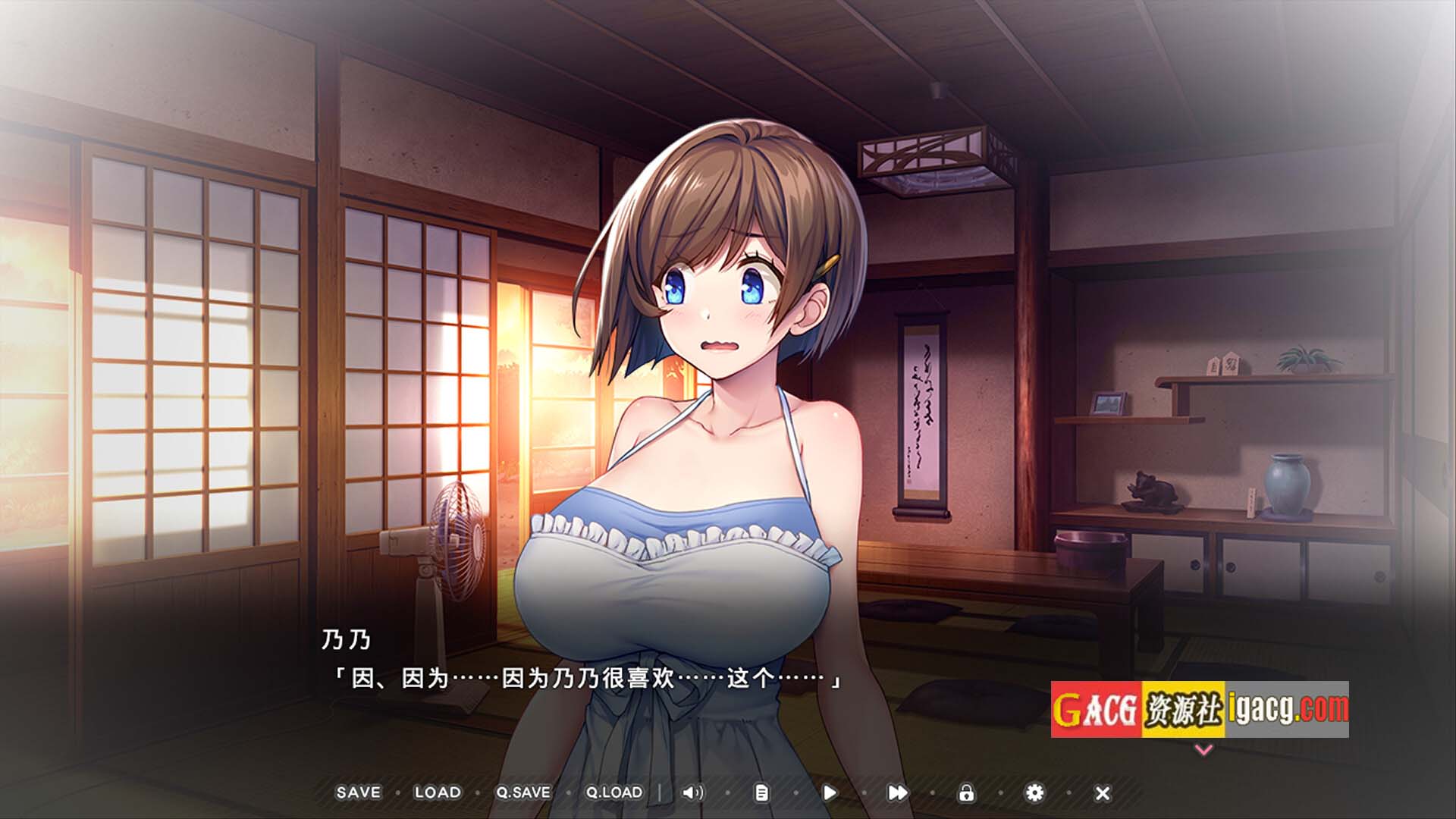Advance dialogue via the pink arrow indicator
The width and height of the screenshot is (1456, 819).
[x=1203, y=750]
